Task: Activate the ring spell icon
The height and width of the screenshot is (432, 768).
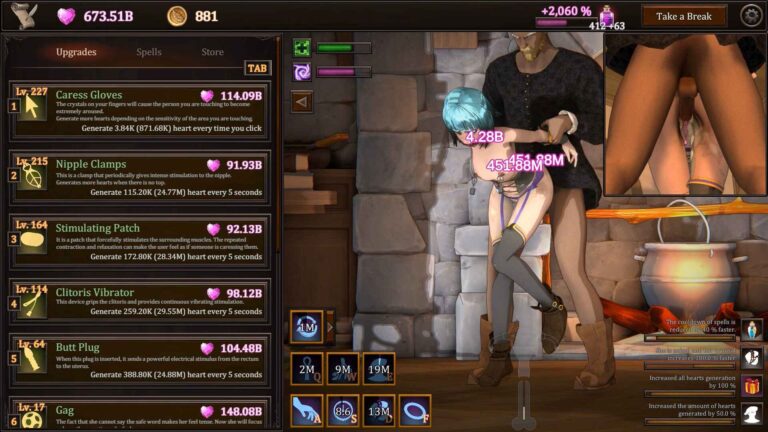Action: click(414, 410)
